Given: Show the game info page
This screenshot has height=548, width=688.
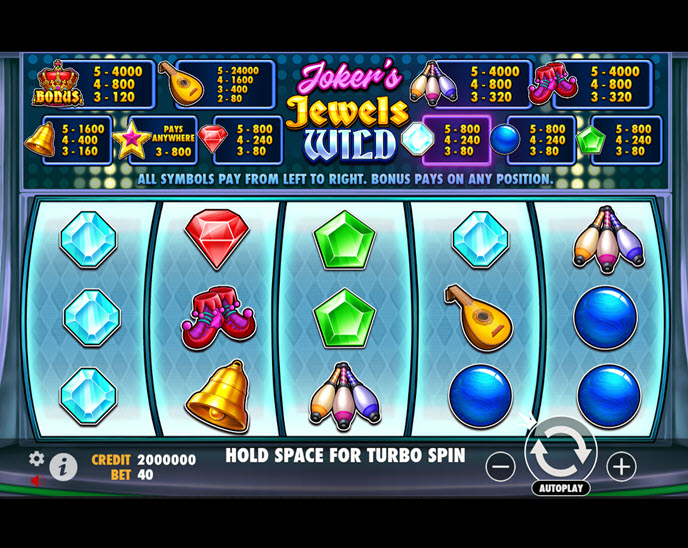Looking at the screenshot, I should pyautogui.click(x=63, y=466).
